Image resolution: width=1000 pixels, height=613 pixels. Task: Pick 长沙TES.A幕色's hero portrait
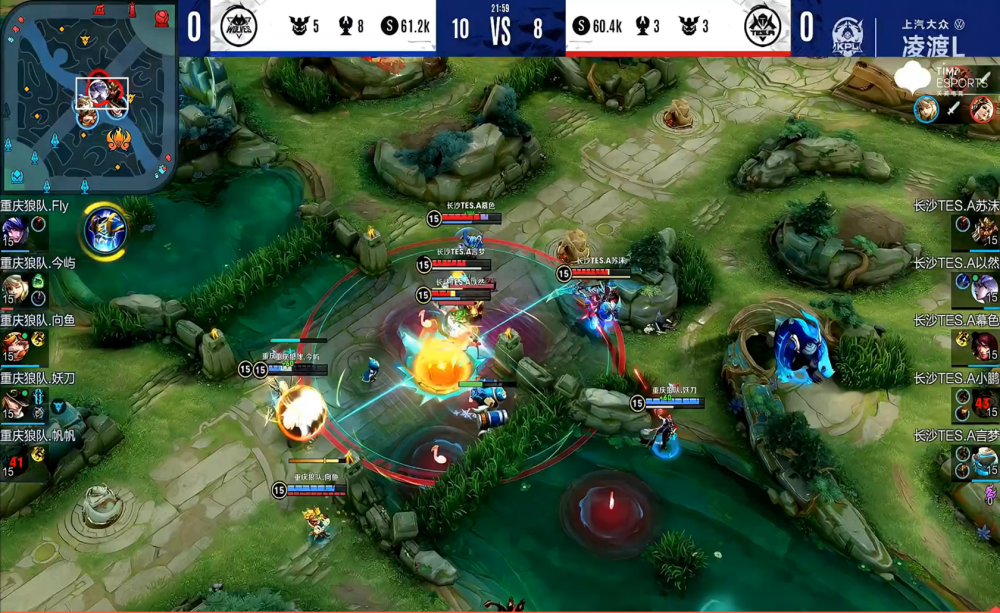[985, 347]
